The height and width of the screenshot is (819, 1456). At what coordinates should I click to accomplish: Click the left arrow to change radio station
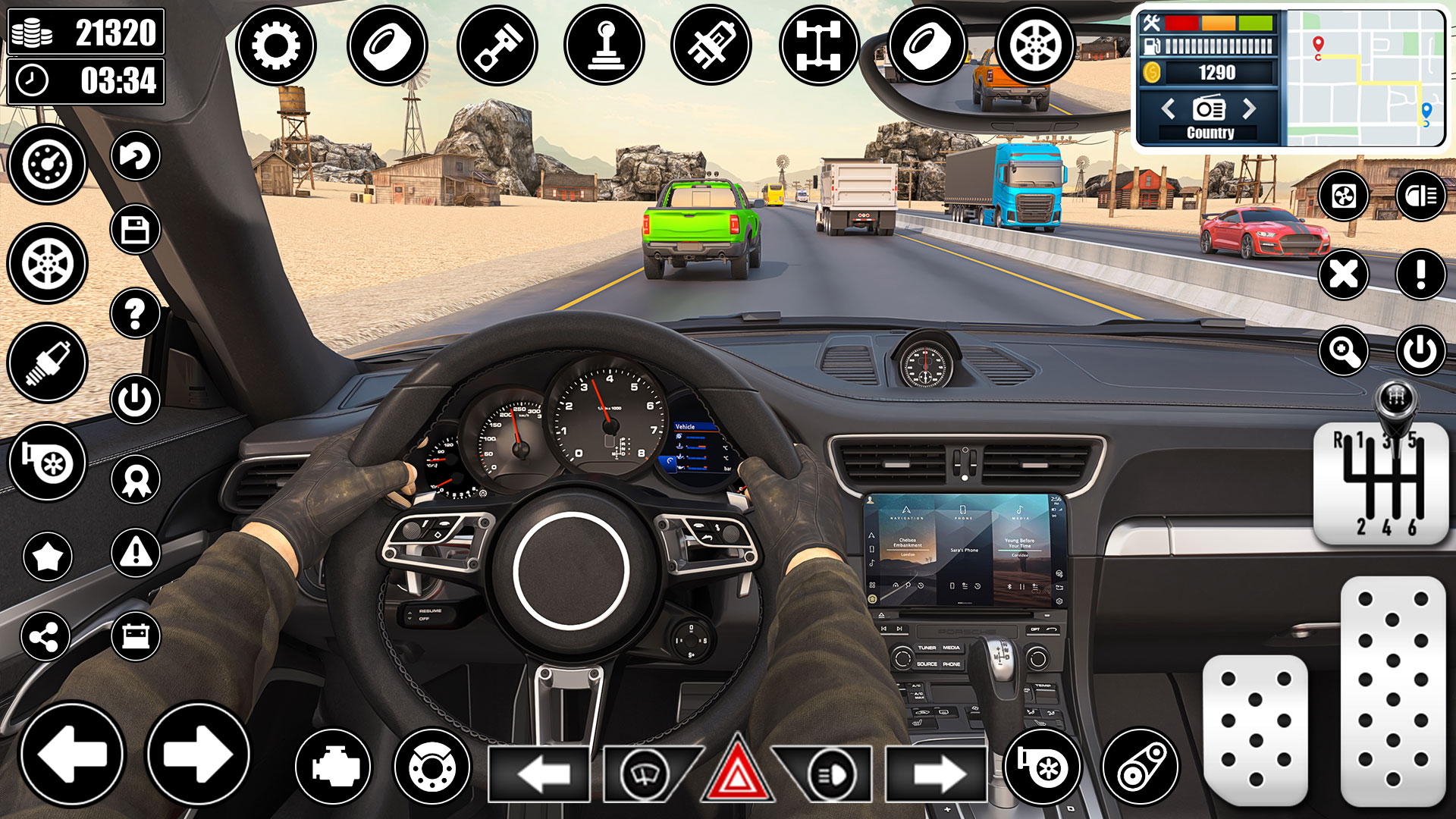1168,108
